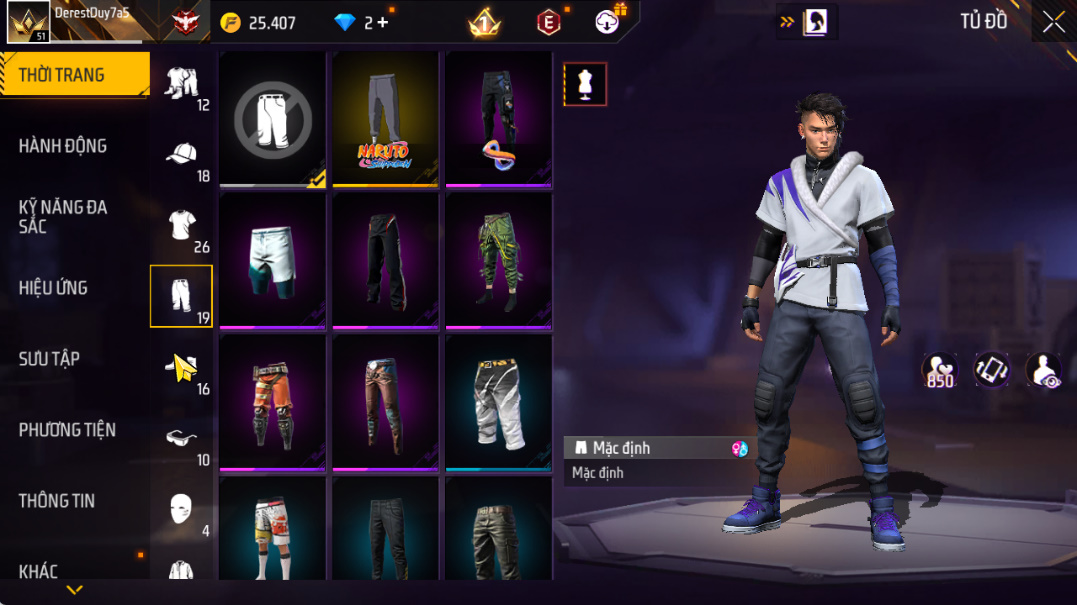
Task: Switch to the Hành Động tab
Action: tap(62, 146)
